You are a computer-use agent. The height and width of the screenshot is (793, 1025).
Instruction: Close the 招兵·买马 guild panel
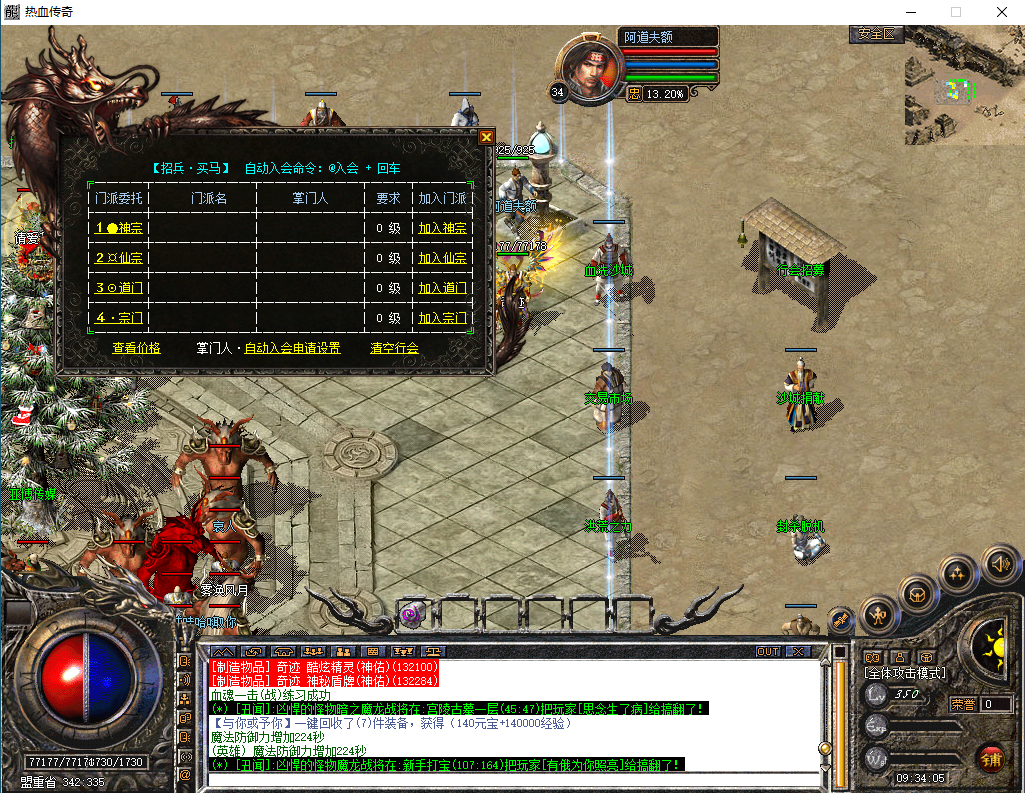click(486, 137)
